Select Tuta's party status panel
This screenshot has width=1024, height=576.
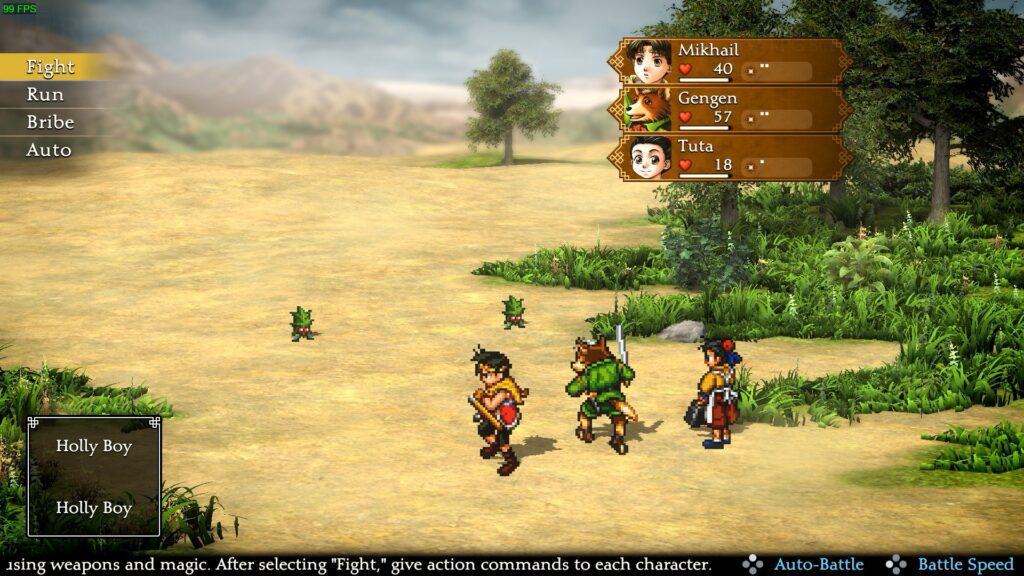click(x=730, y=157)
